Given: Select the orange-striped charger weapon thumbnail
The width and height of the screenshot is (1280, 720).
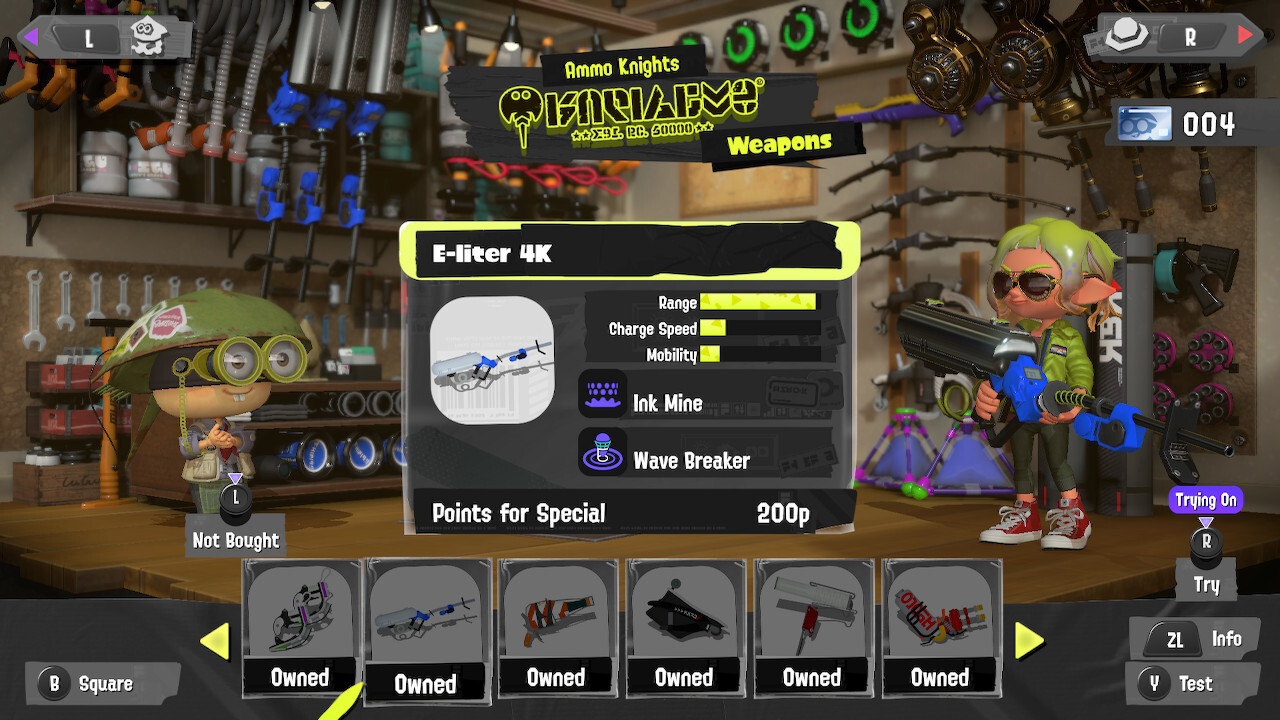Looking at the screenshot, I should click(556, 615).
